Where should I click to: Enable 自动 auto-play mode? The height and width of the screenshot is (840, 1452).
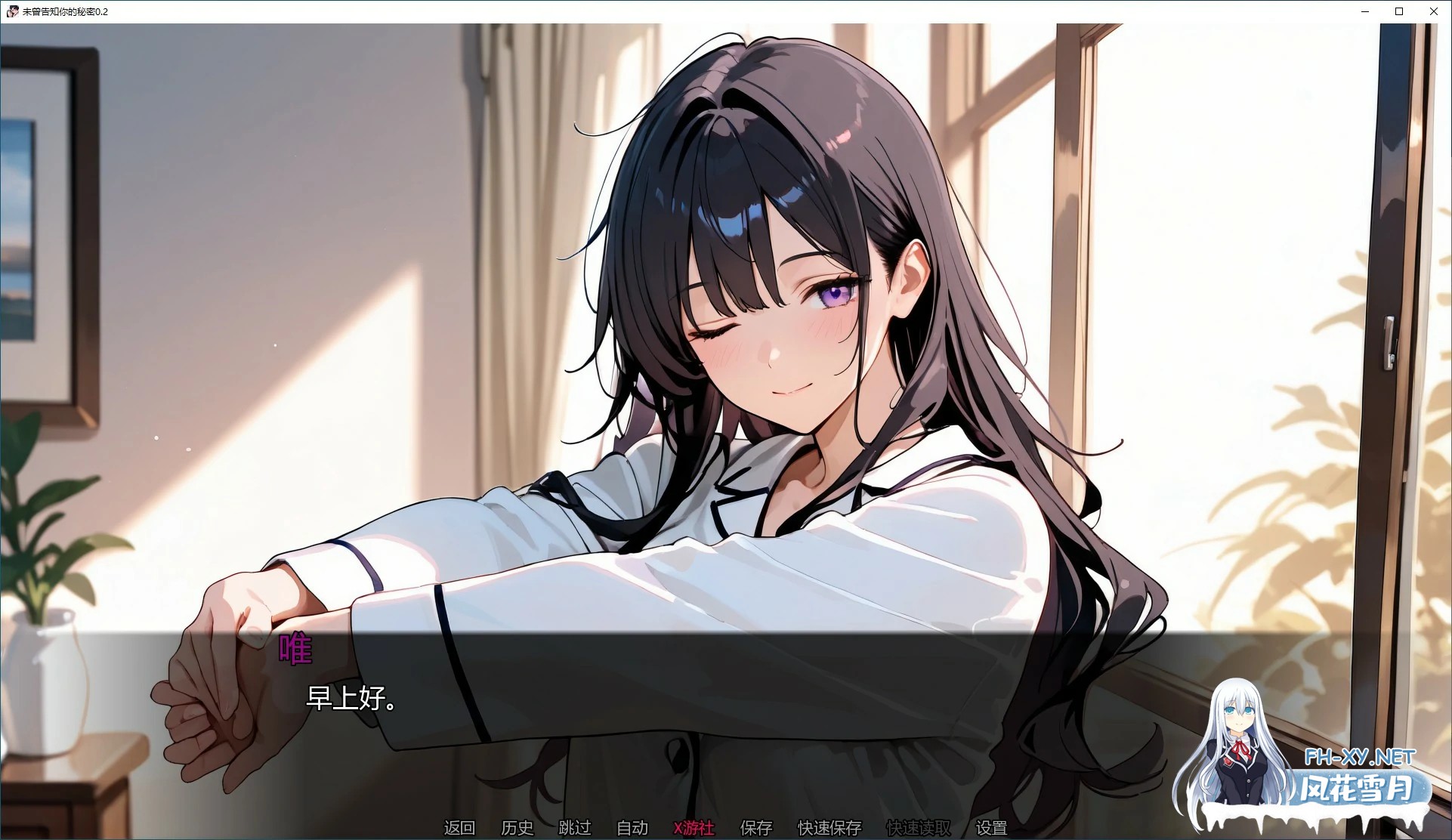(632, 828)
